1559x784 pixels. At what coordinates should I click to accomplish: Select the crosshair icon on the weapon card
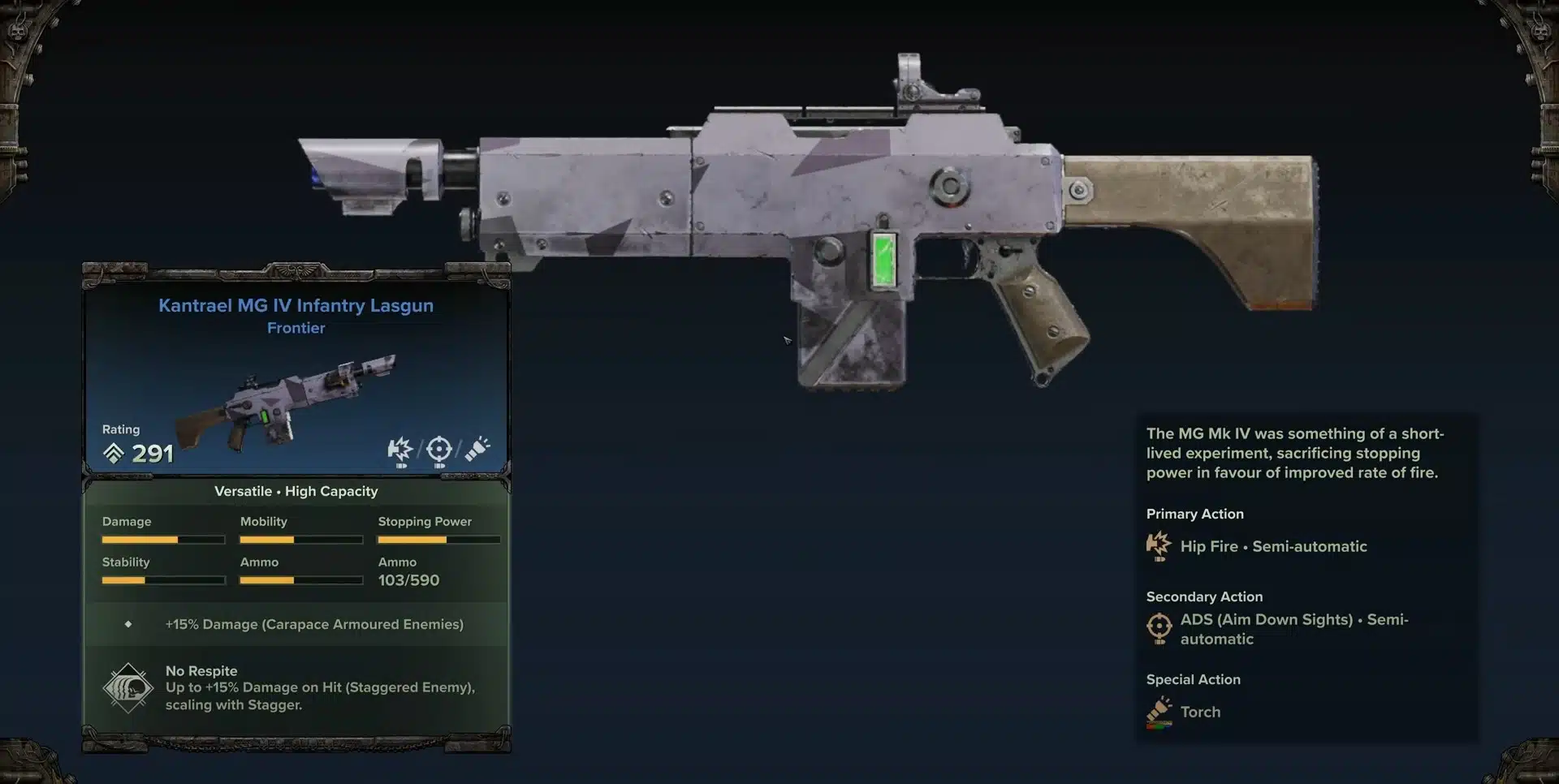(438, 450)
